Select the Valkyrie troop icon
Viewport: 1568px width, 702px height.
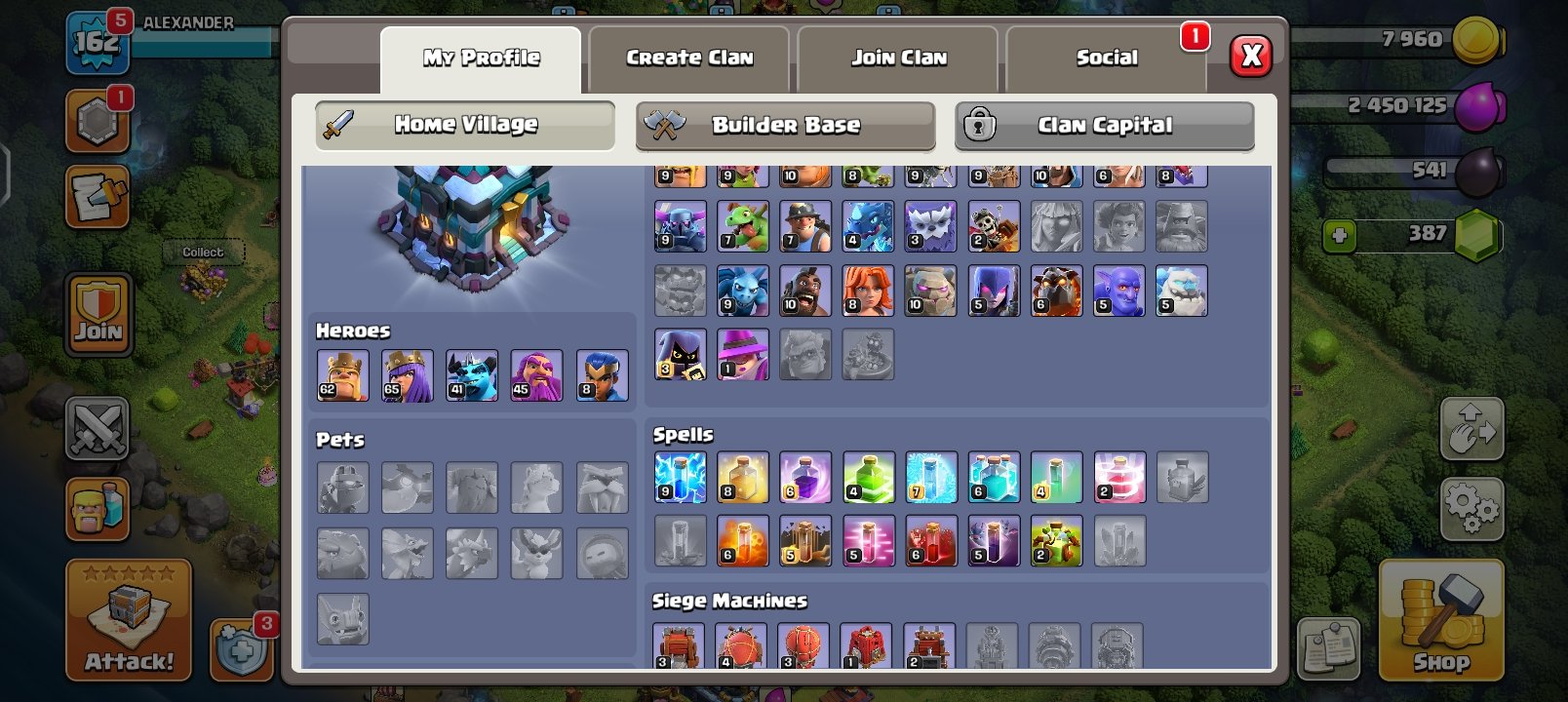tap(867, 290)
